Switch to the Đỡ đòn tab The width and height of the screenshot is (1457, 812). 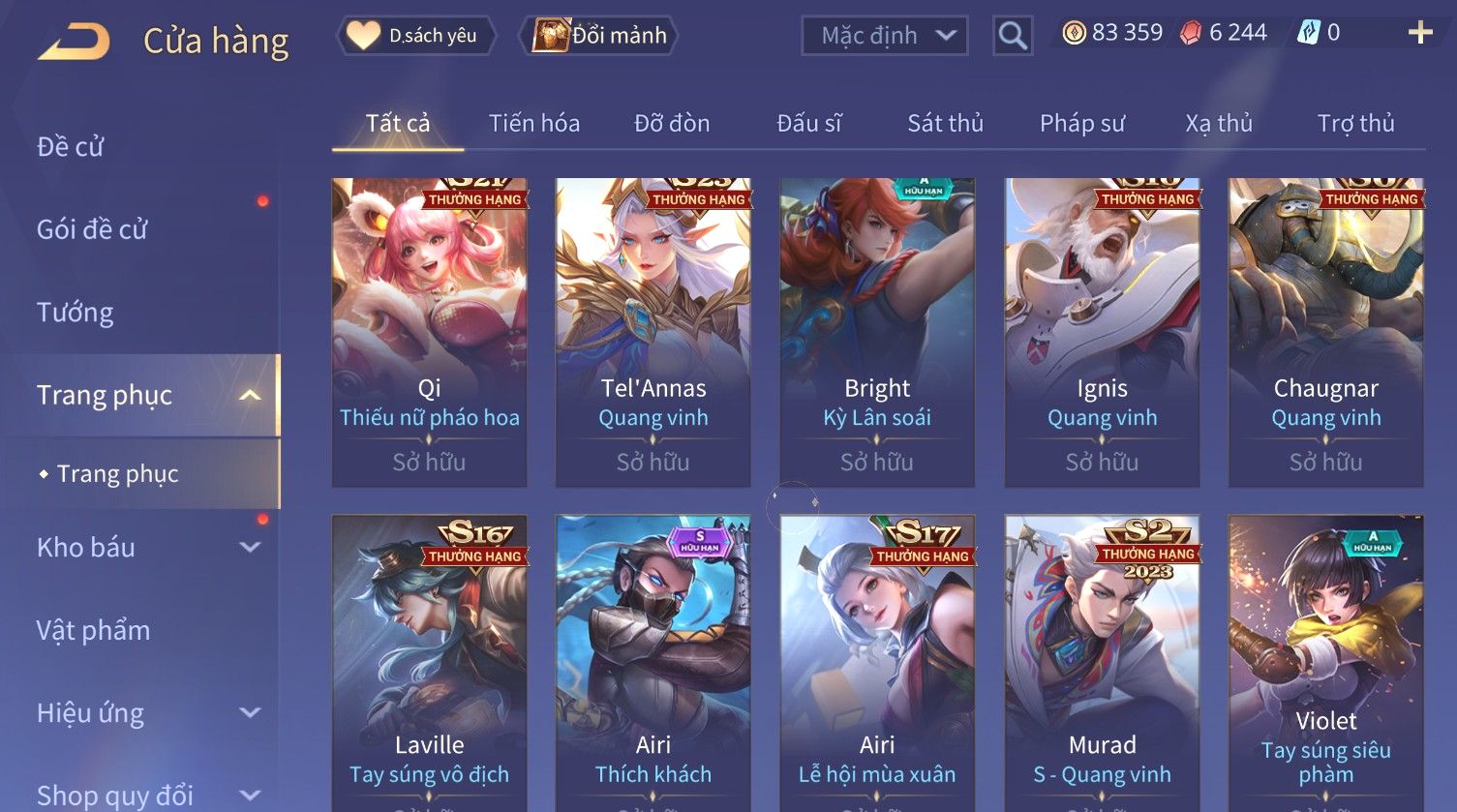pos(672,124)
